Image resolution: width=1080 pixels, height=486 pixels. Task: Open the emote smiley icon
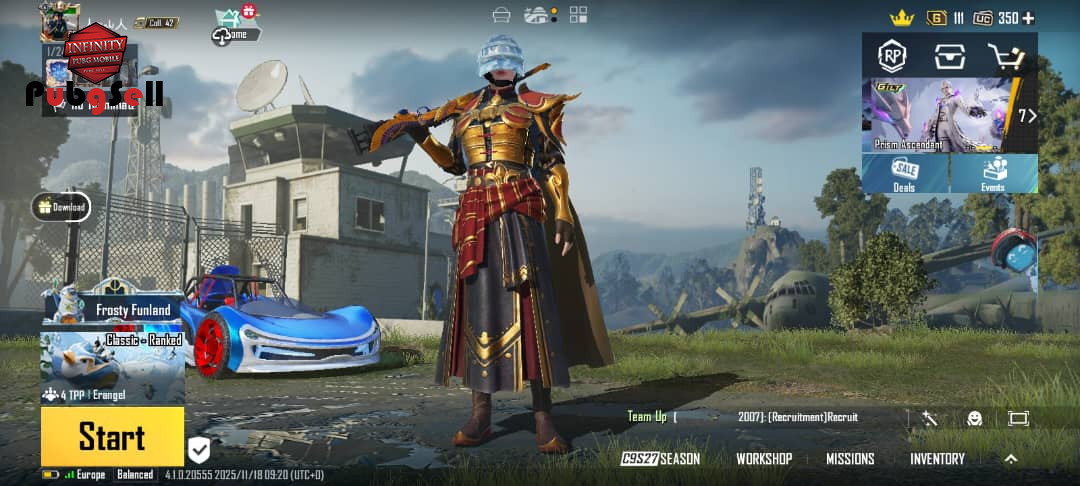tap(974, 418)
